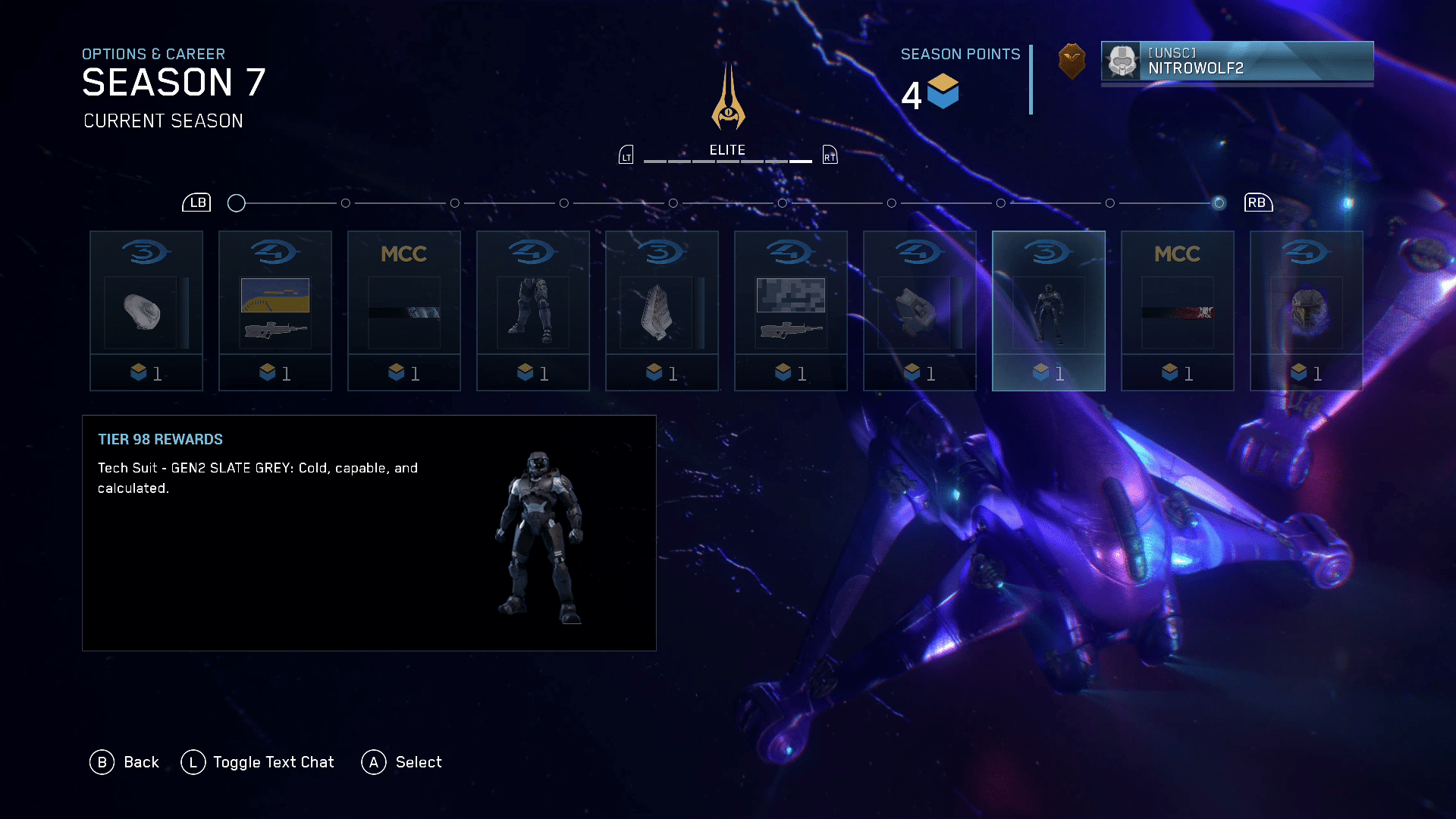Pick the Halo 4 leg armor reward tile
Screen dimensions: 1456x819
pos(533,311)
